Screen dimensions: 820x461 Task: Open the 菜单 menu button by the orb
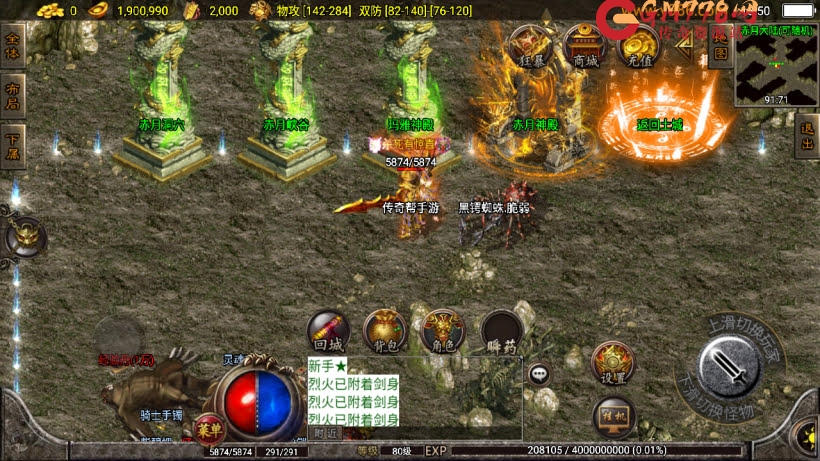coord(209,429)
